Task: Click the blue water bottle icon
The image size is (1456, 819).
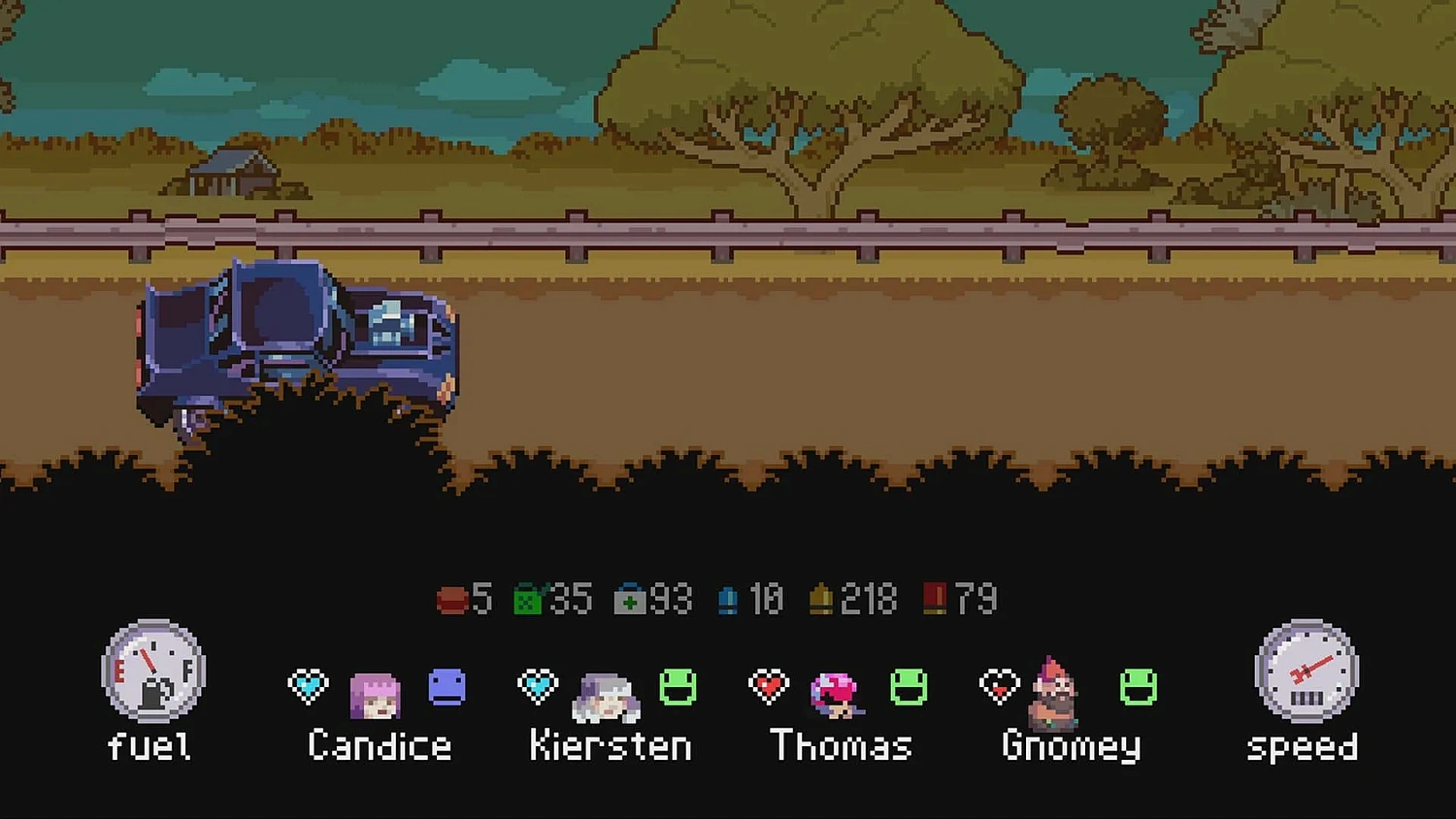Action: coord(729,599)
